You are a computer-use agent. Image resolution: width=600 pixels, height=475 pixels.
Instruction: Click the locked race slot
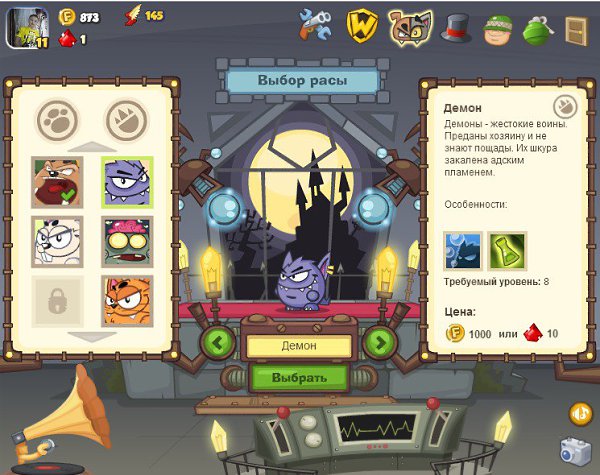57,302
